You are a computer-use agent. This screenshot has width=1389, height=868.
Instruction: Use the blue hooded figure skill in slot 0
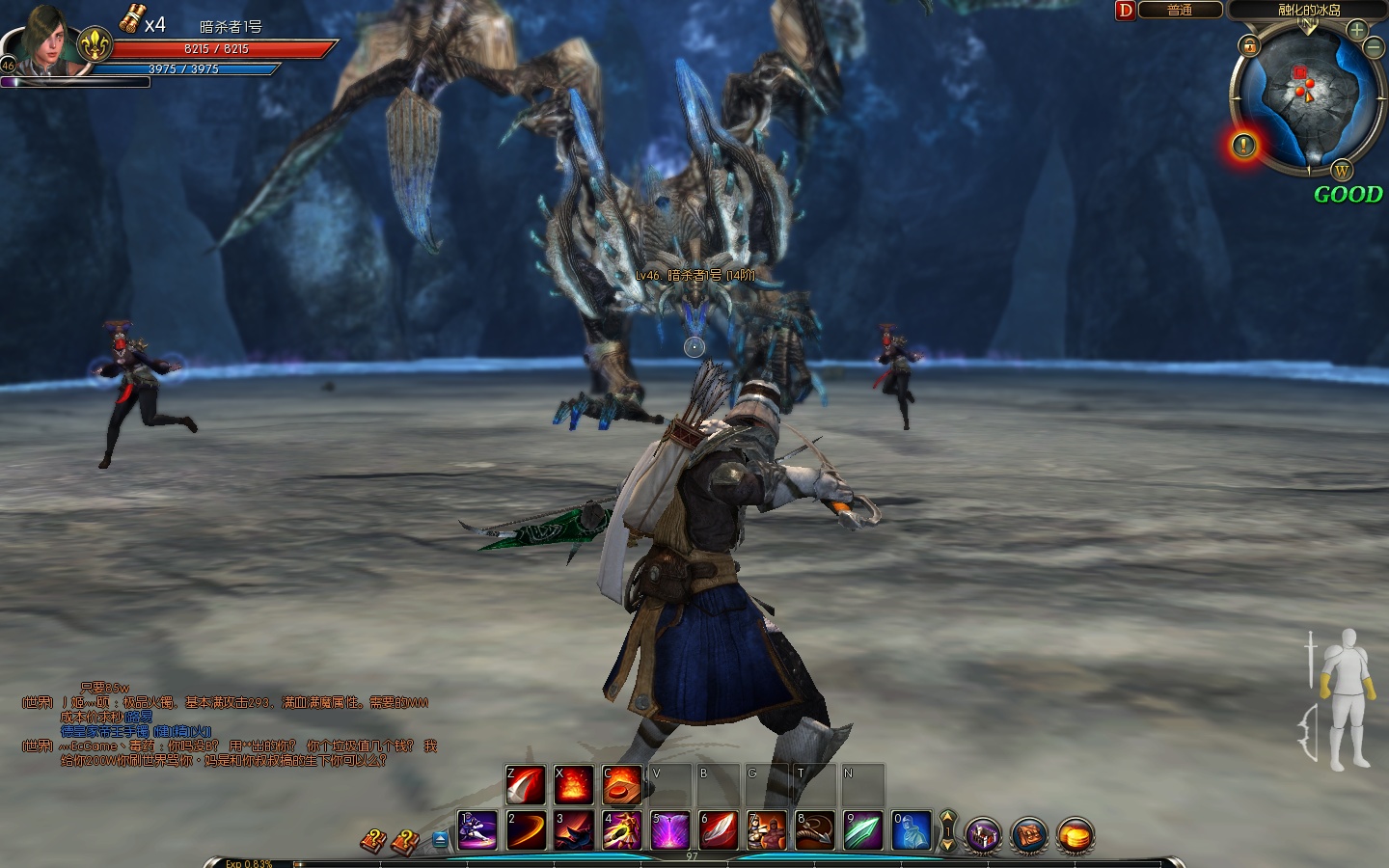[911, 830]
